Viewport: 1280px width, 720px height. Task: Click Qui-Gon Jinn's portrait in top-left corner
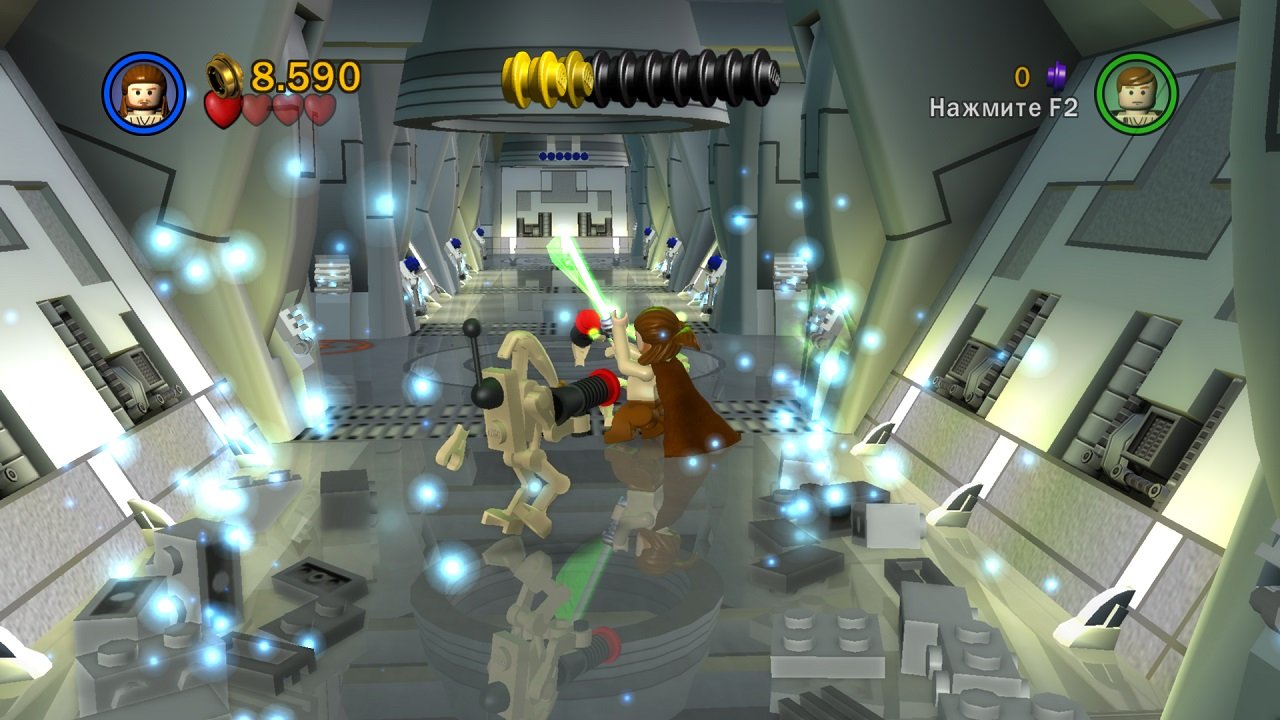tap(144, 91)
